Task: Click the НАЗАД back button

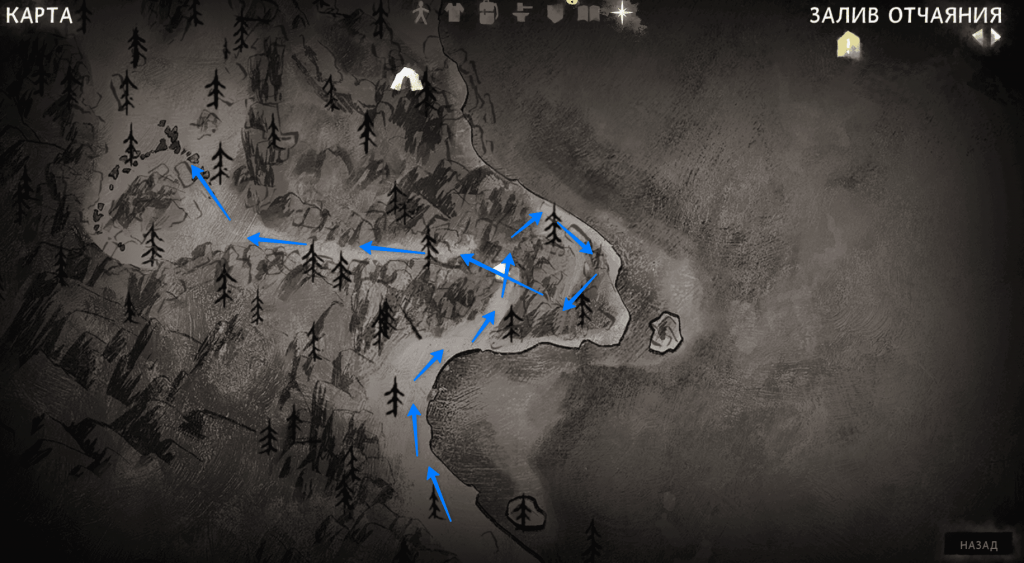Action: pos(978,546)
